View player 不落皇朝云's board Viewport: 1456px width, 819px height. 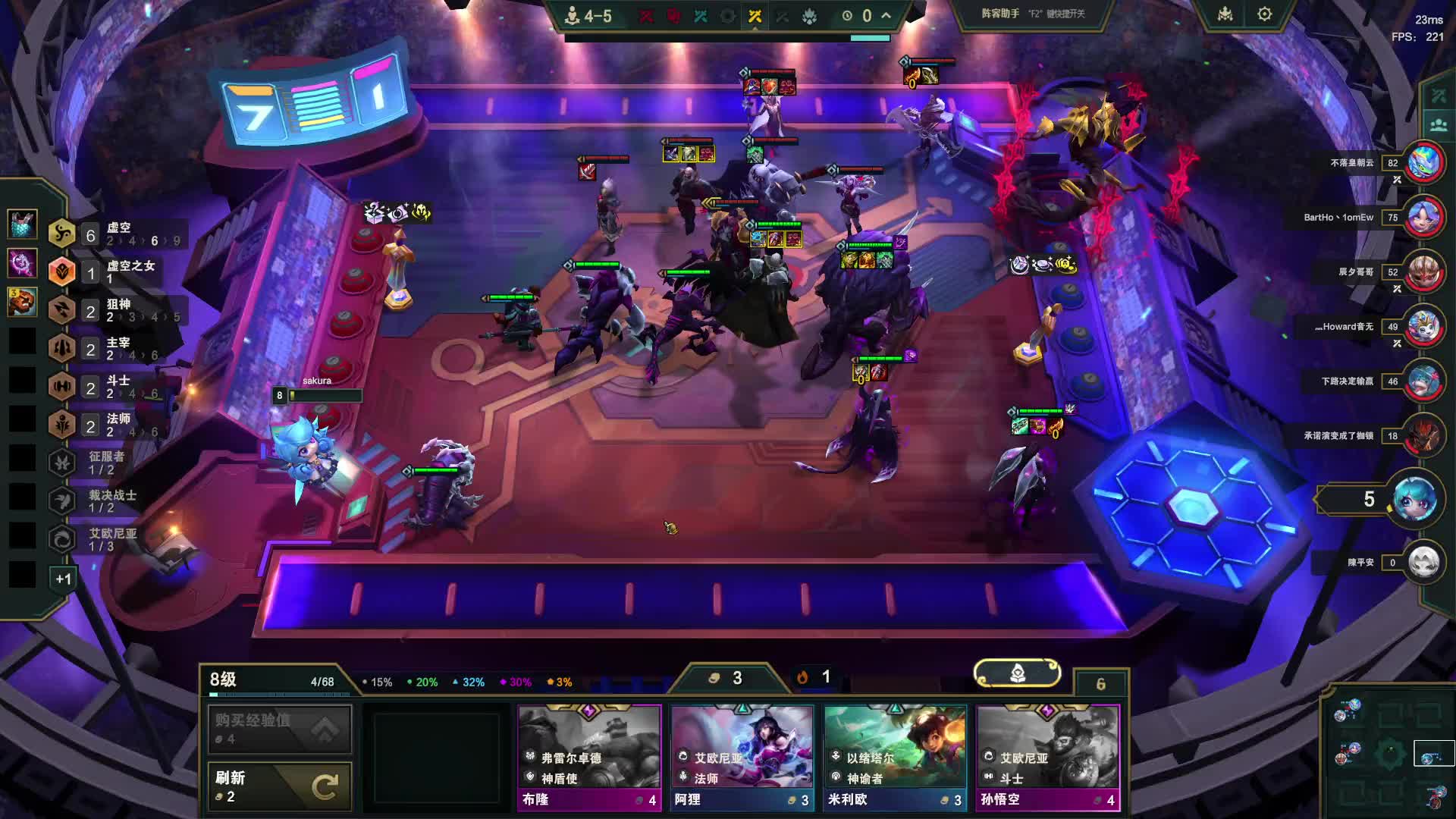[x=1423, y=162]
